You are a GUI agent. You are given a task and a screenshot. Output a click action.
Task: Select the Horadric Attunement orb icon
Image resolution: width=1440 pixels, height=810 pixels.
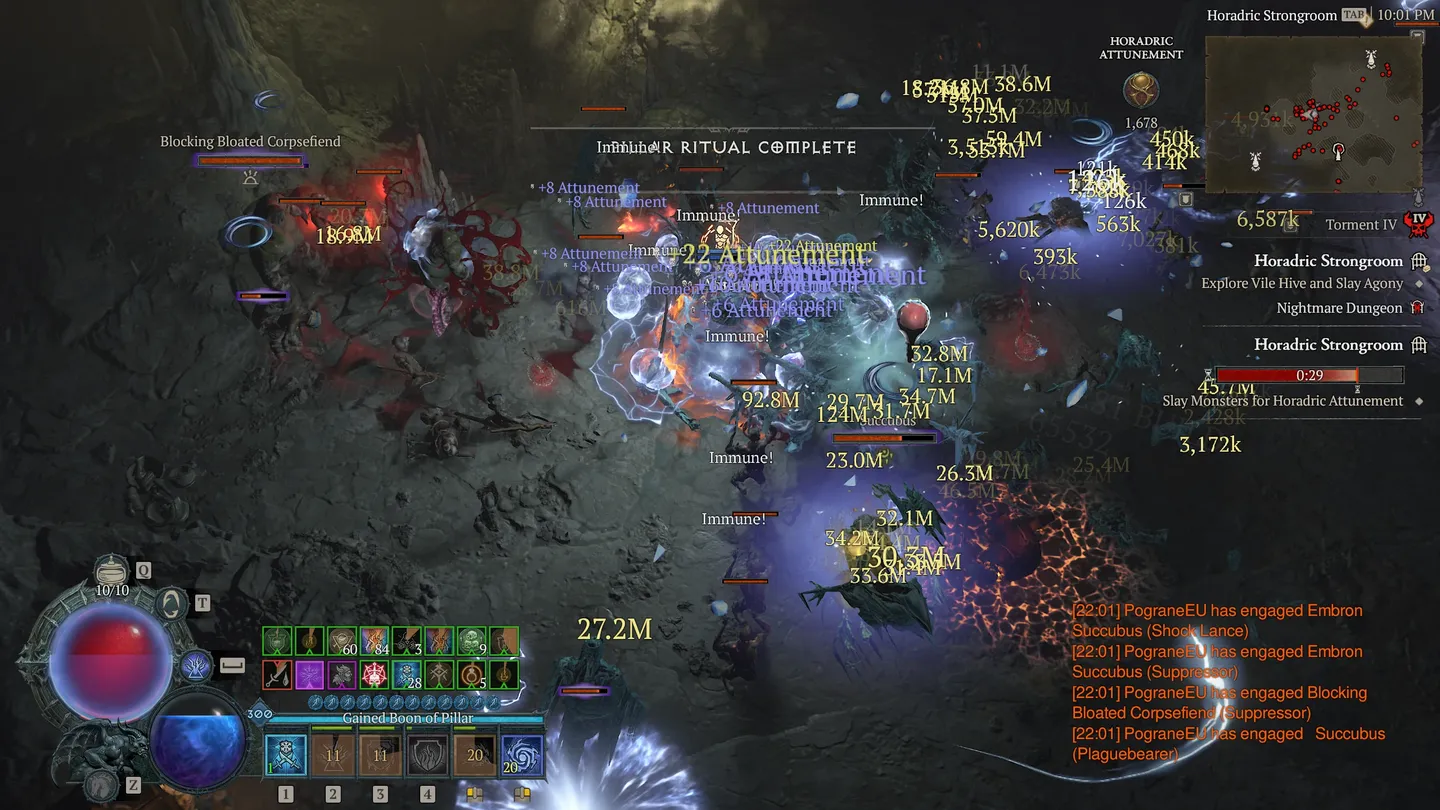pos(1140,91)
